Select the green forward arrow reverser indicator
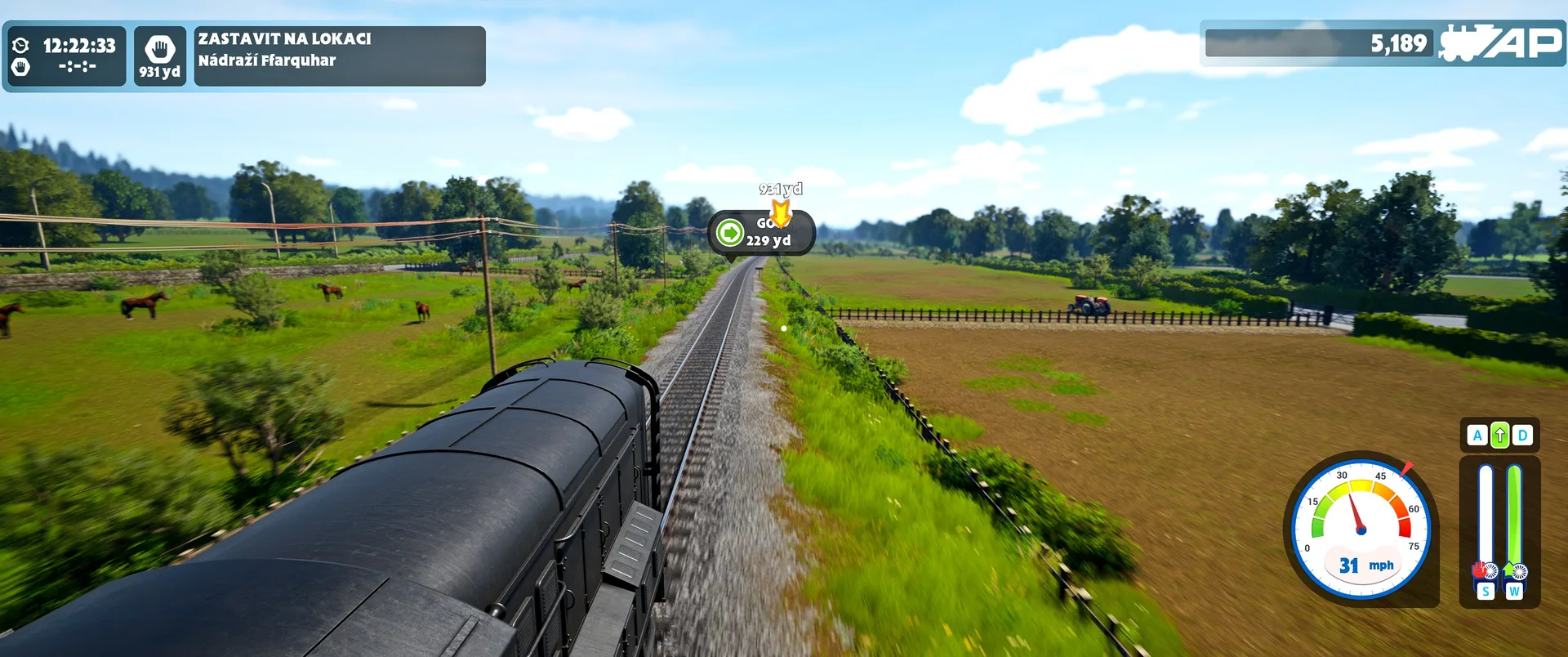This screenshot has height=657, width=1568. pyautogui.click(x=1499, y=436)
